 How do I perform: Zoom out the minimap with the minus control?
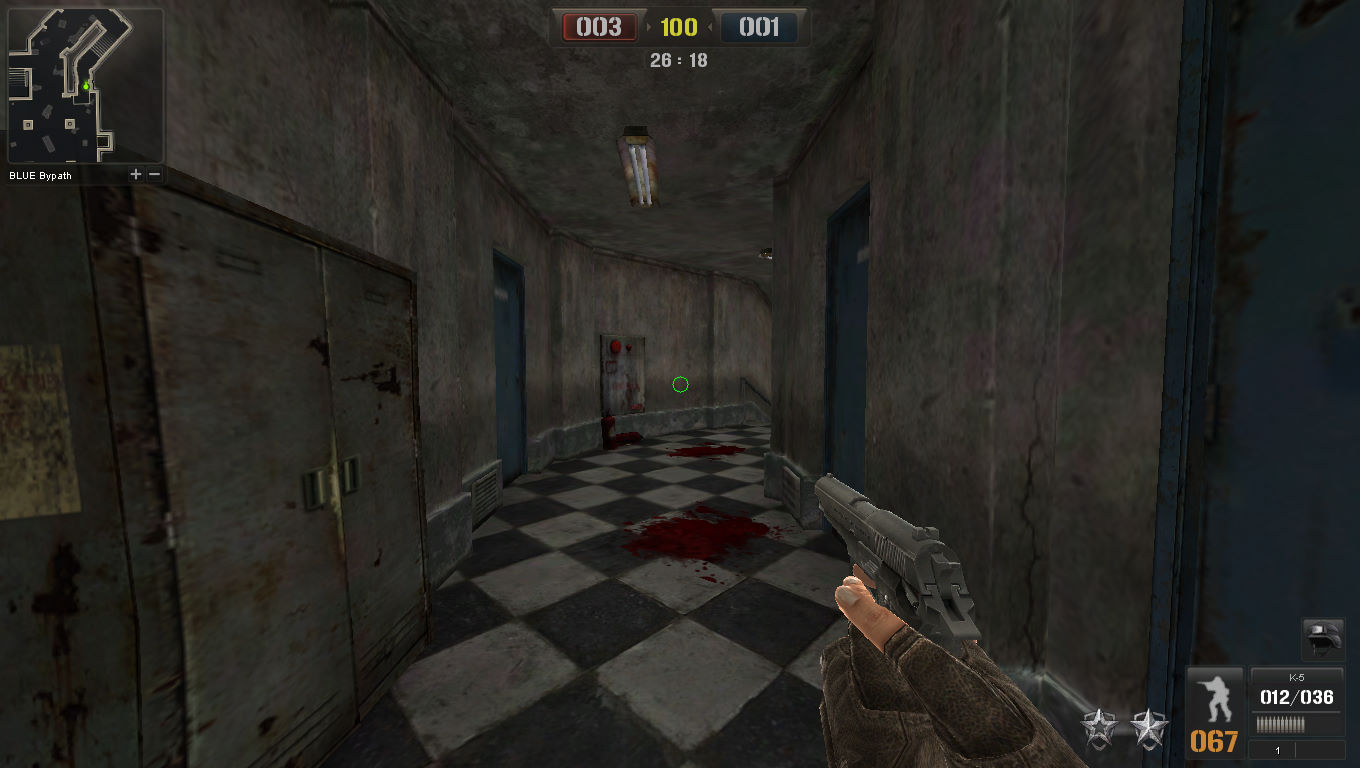point(154,173)
